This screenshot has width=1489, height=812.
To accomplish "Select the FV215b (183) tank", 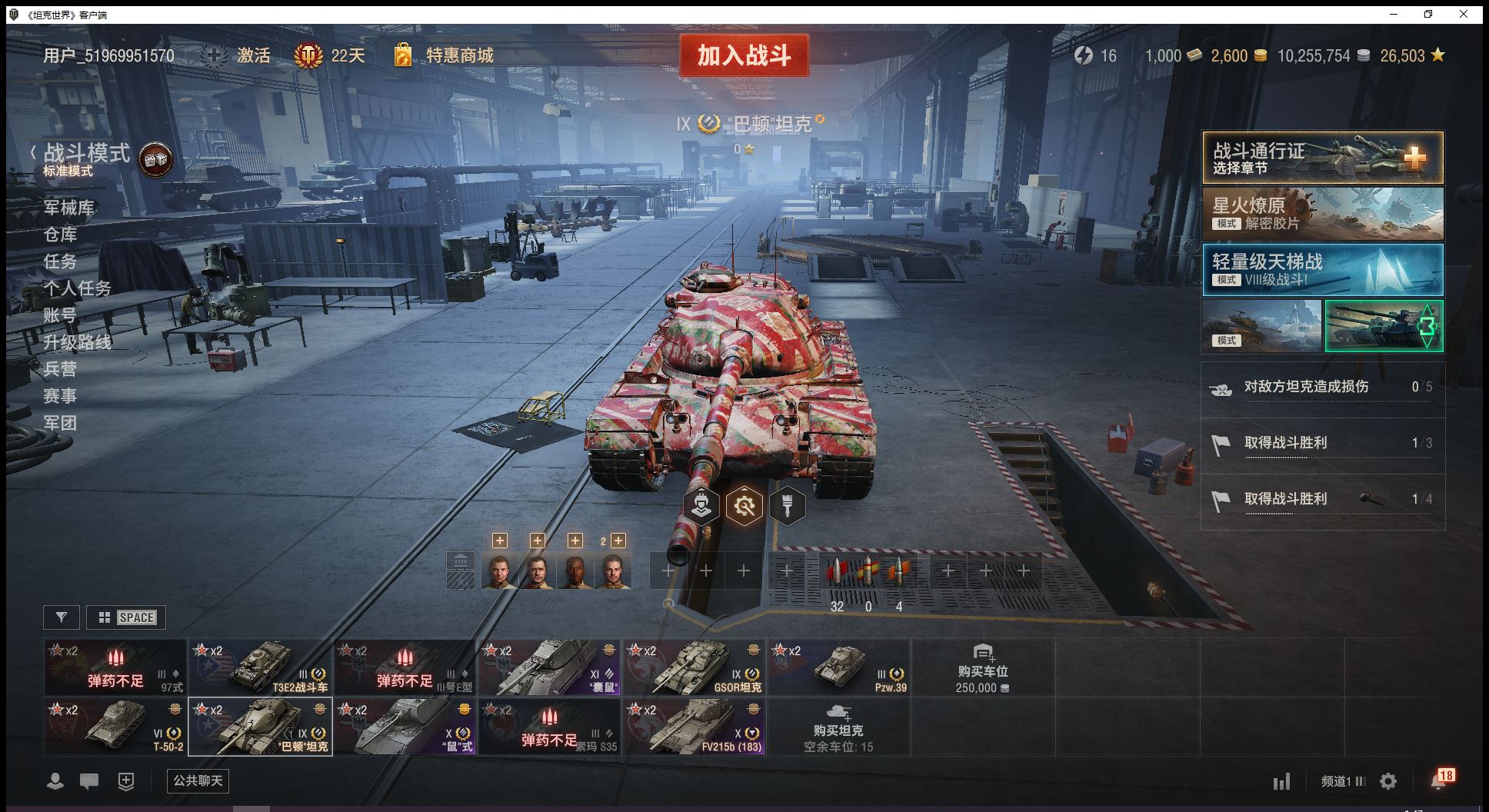I will (x=694, y=727).
